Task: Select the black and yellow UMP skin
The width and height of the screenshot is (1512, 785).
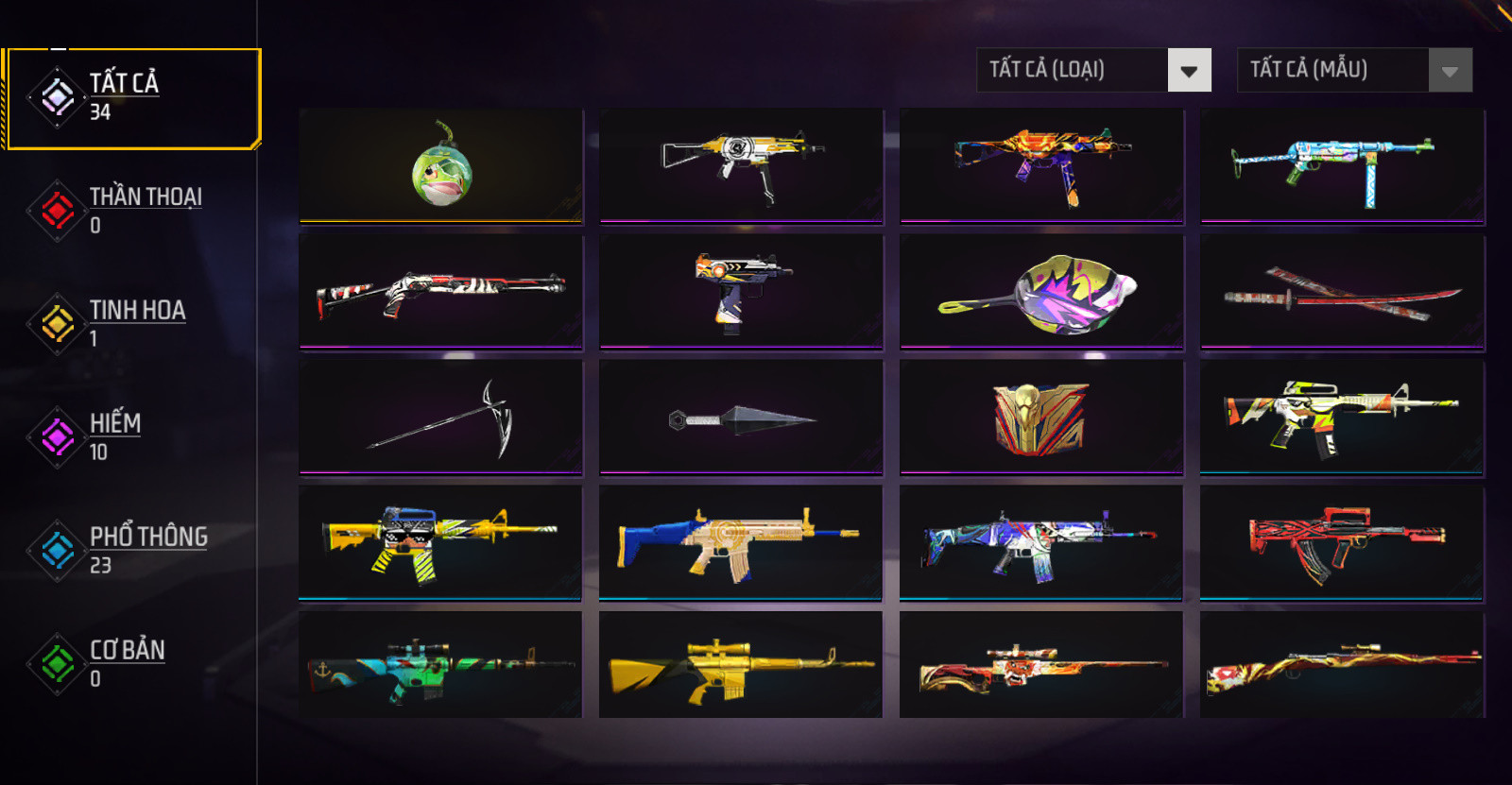Action: click(x=741, y=166)
